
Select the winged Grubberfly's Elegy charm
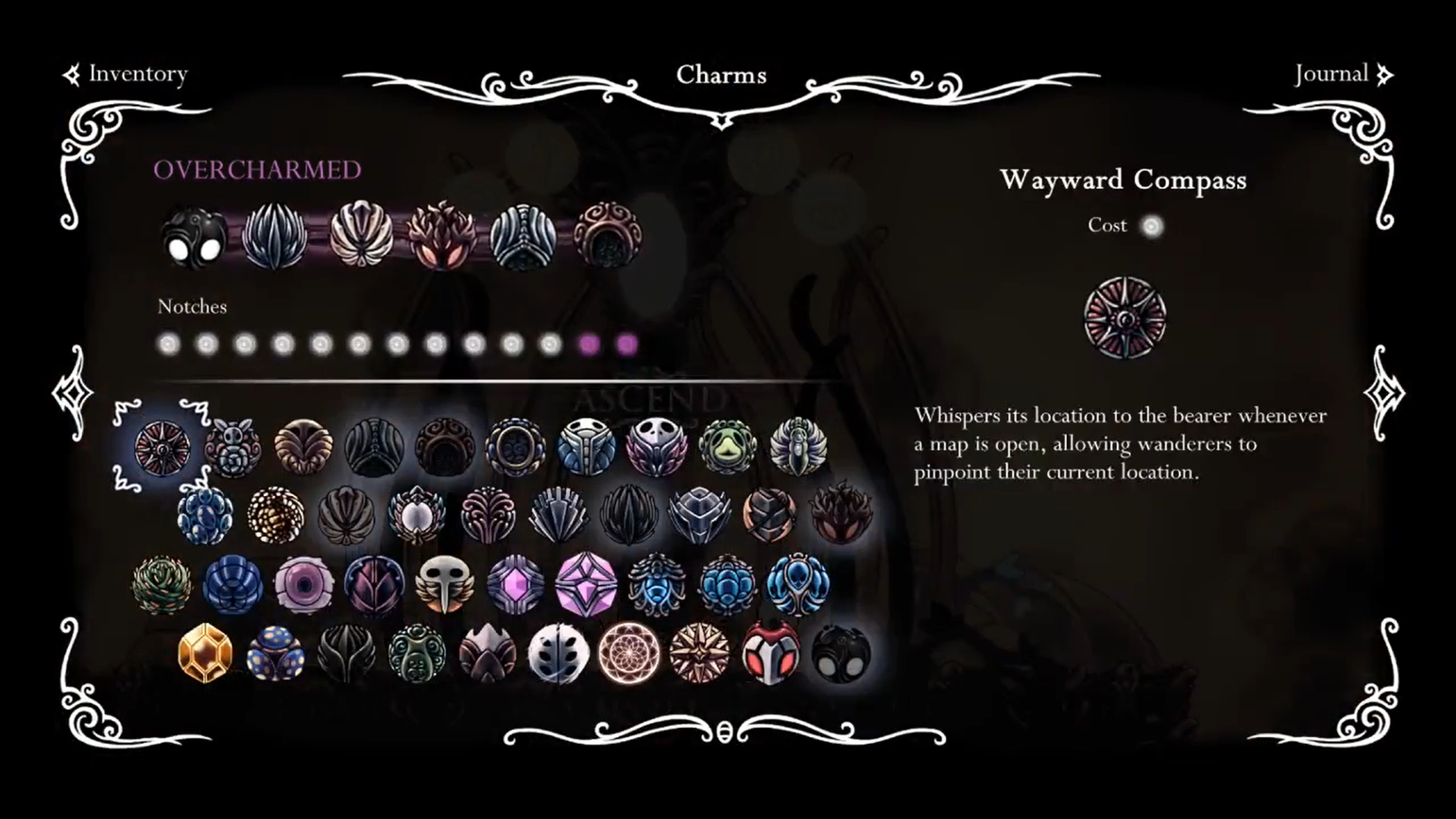pos(444,586)
